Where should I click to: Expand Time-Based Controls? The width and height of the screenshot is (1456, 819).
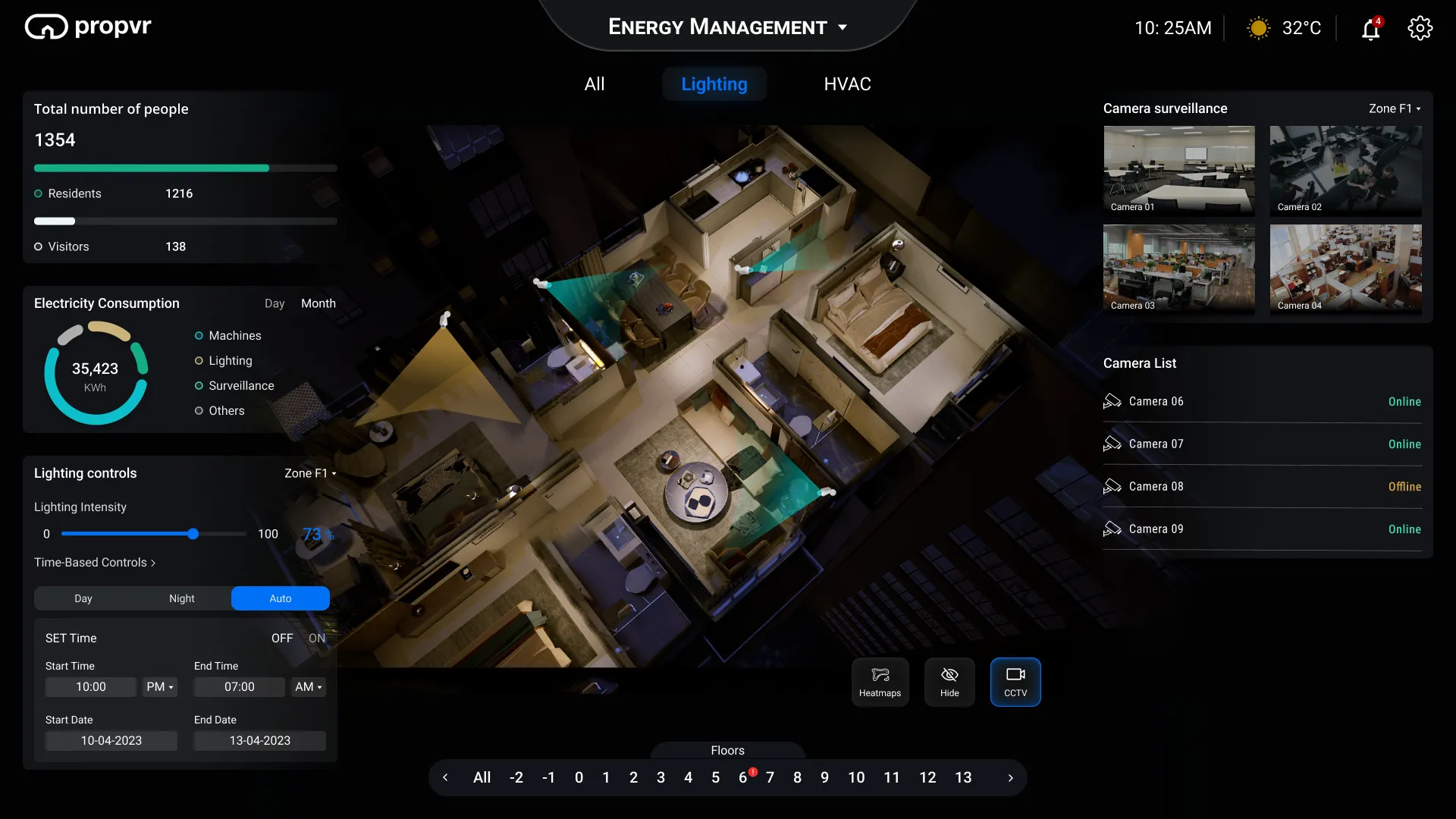94,562
